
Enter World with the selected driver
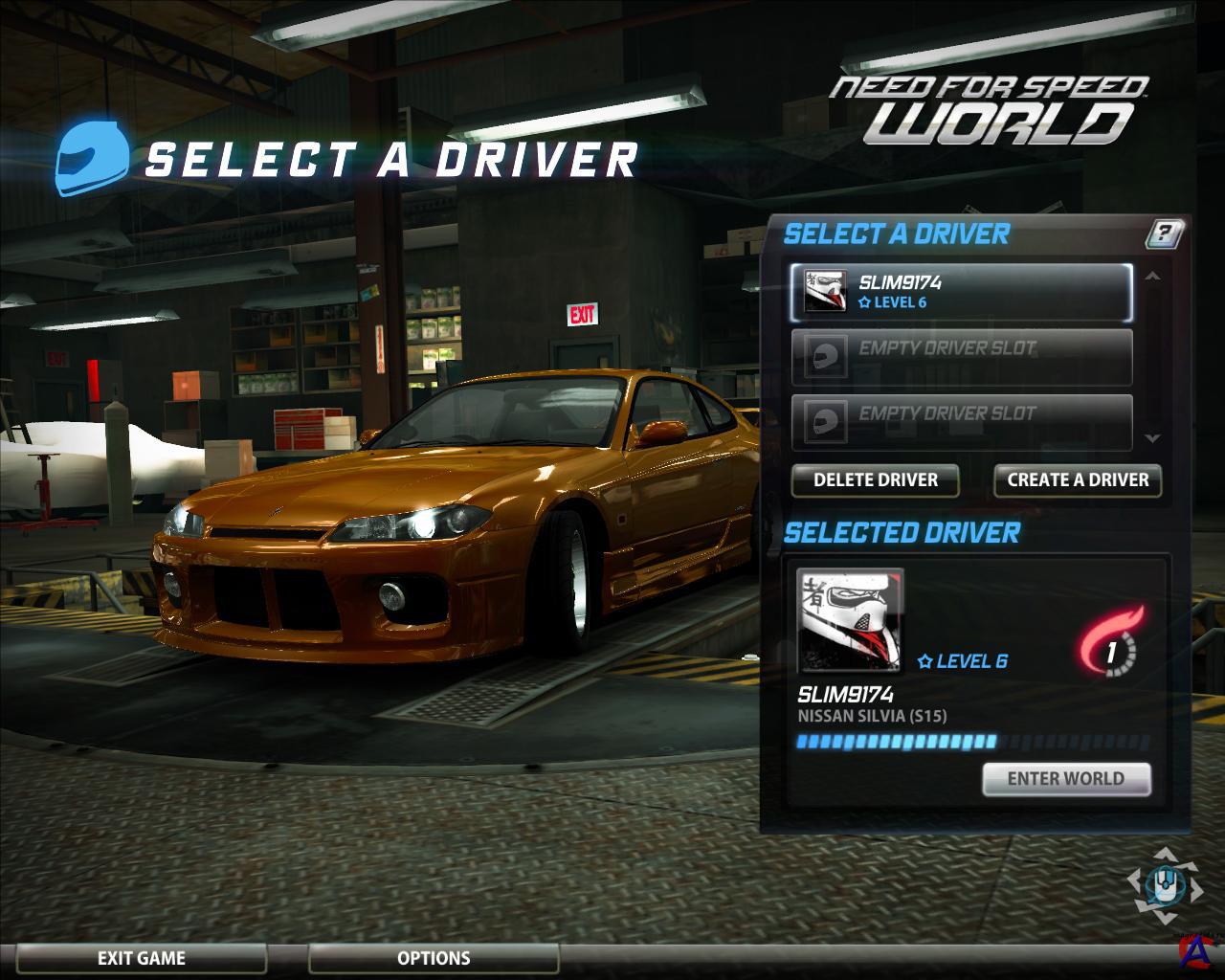[1065, 779]
